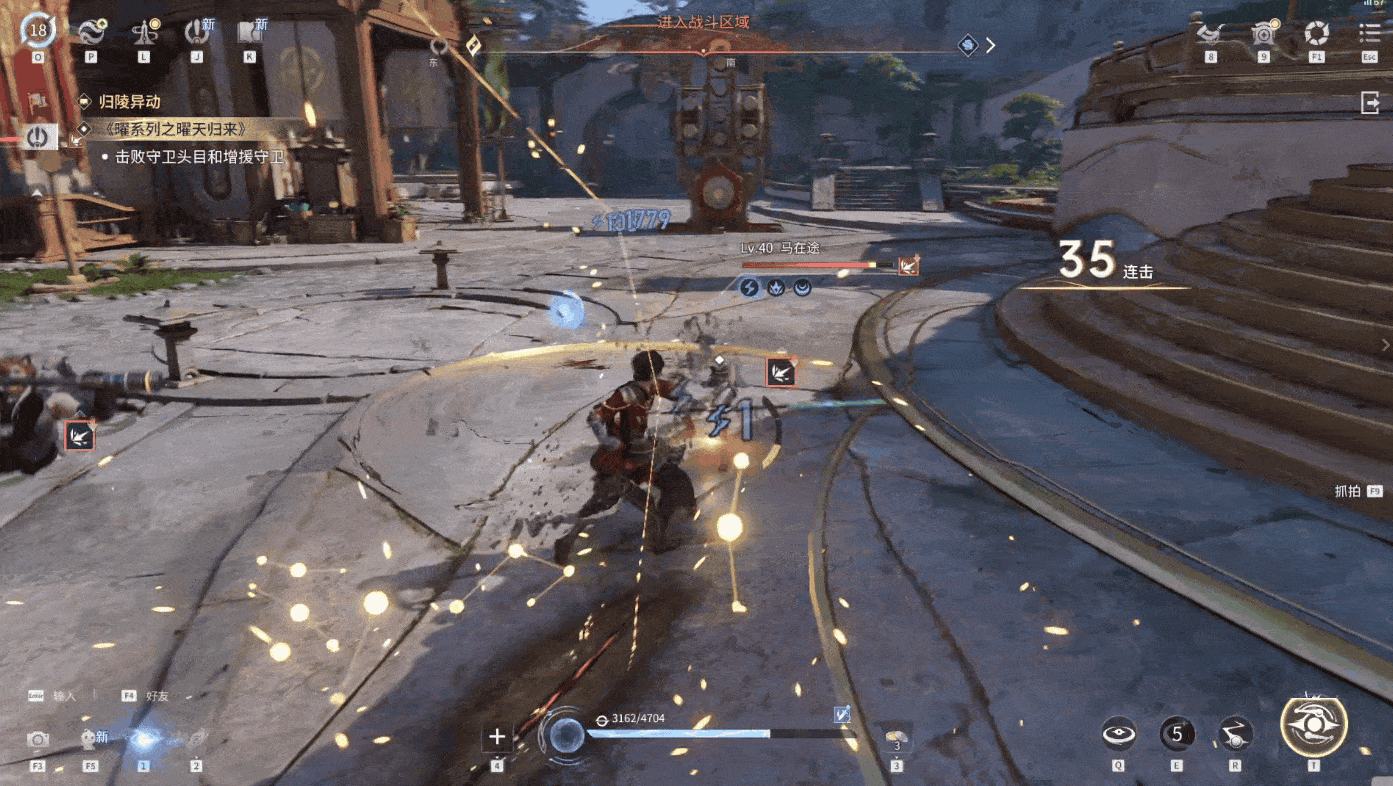1393x786 pixels.
Task: Click the swirling cloud icon with gold badge
Action: pos(91,32)
